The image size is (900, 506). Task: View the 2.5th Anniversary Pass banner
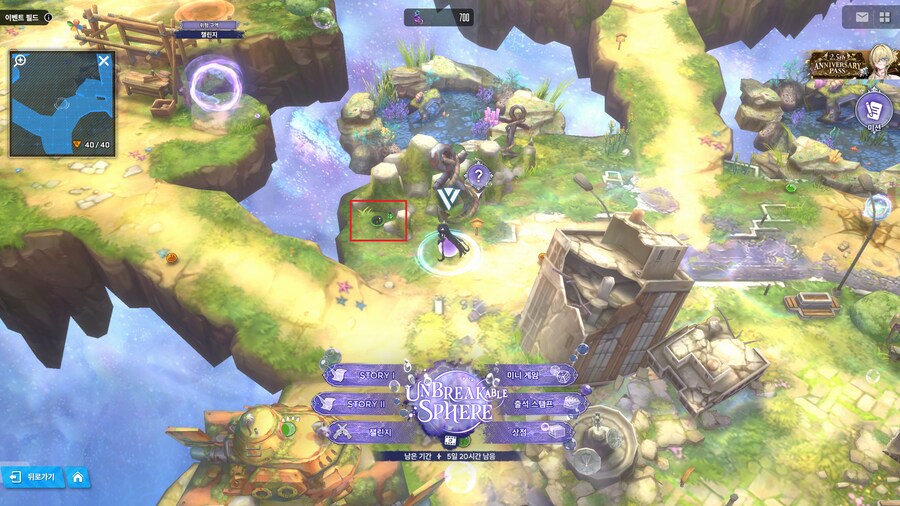pyautogui.click(x=845, y=64)
